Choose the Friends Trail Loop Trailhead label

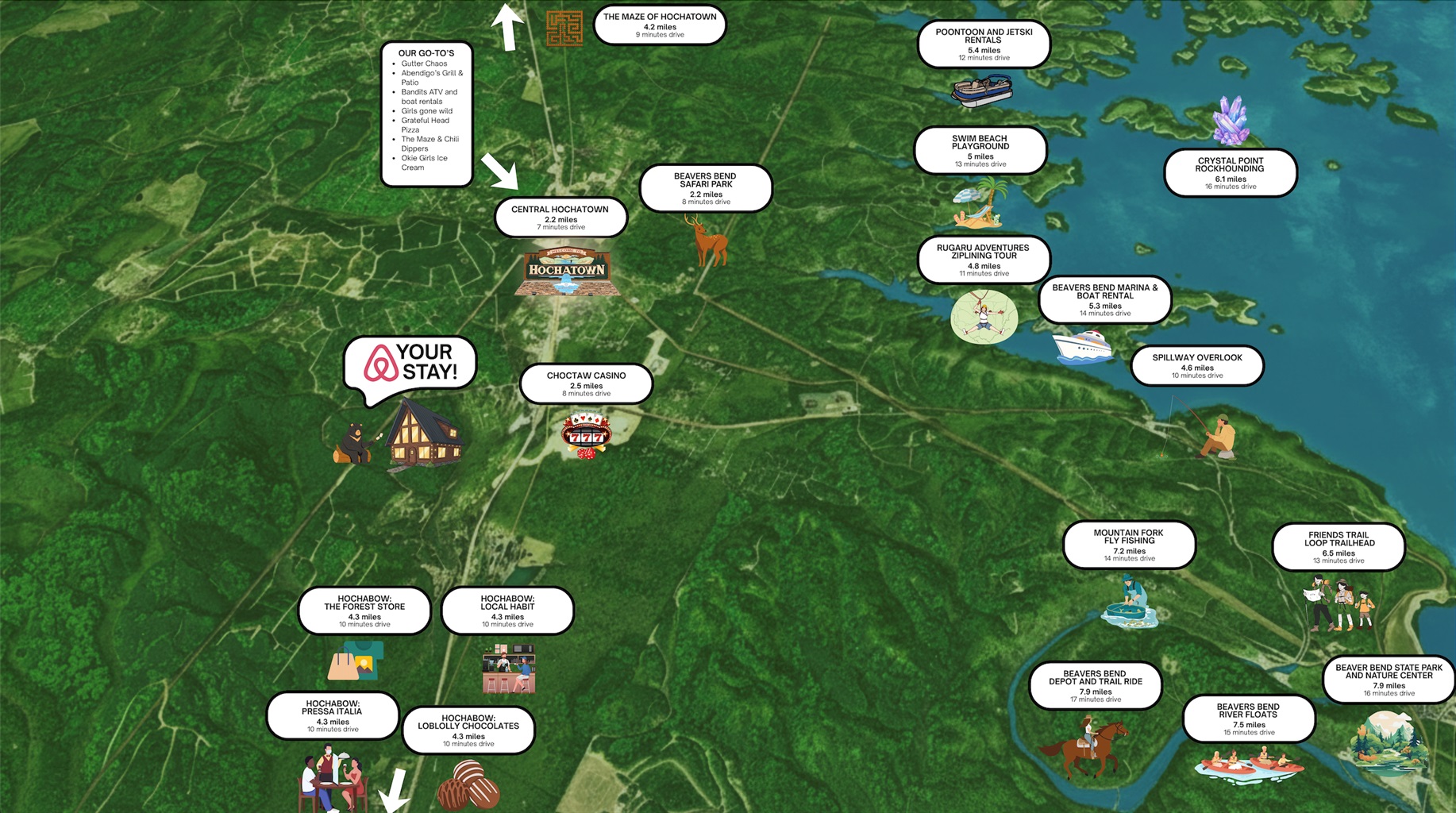coord(1339,547)
